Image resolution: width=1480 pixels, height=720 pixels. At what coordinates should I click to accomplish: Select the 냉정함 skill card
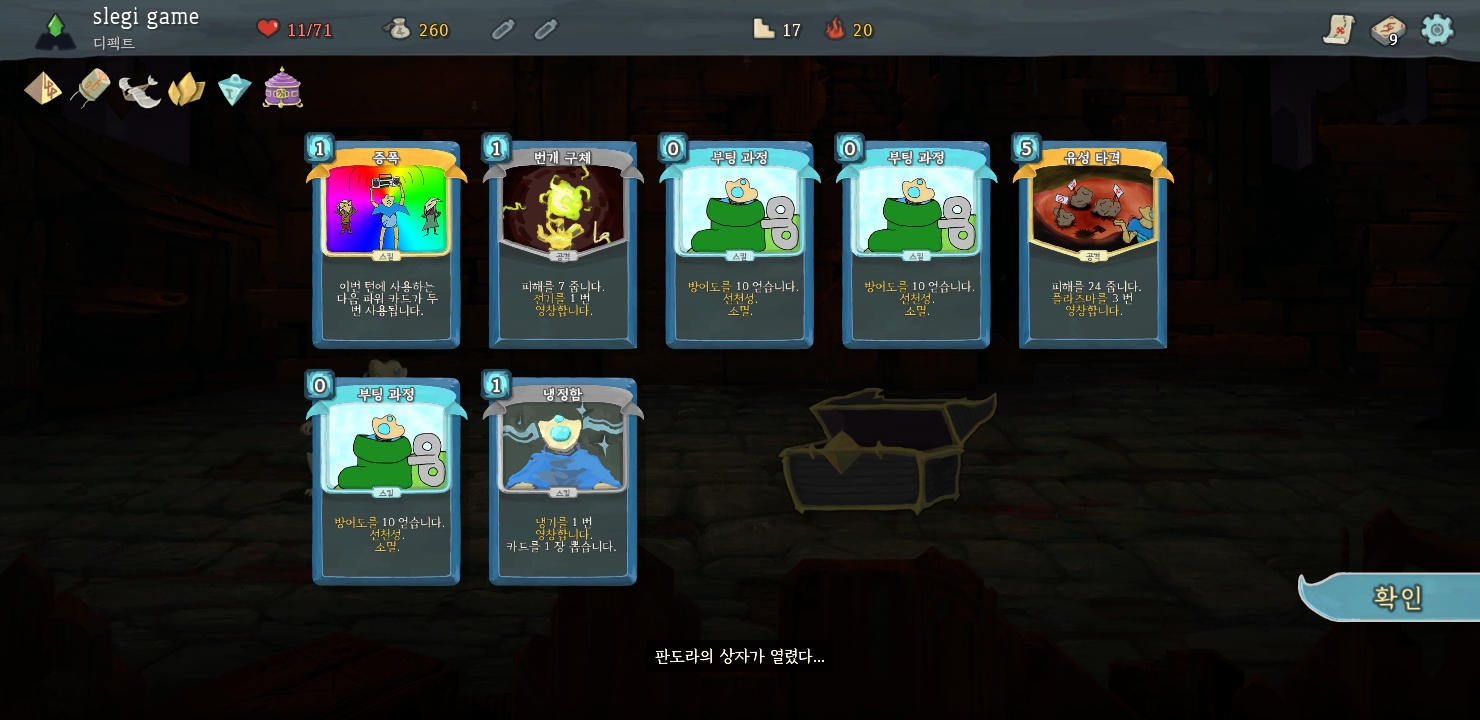pyautogui.click(x=562, y=482)
